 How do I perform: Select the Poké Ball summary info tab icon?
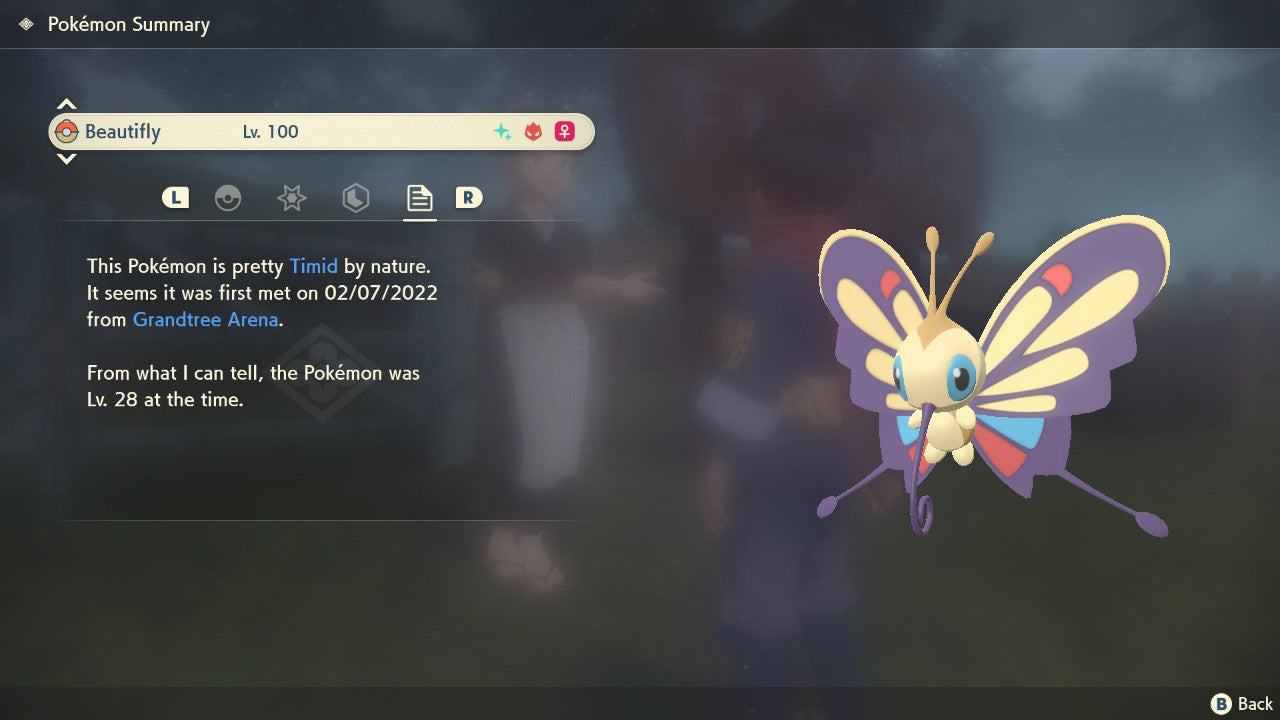(x=229, y=198)
